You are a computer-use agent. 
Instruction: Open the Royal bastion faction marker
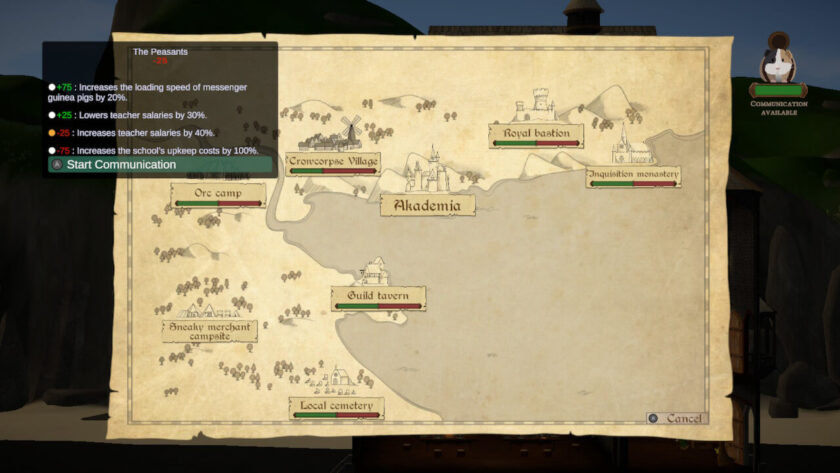tap(536, 134)
